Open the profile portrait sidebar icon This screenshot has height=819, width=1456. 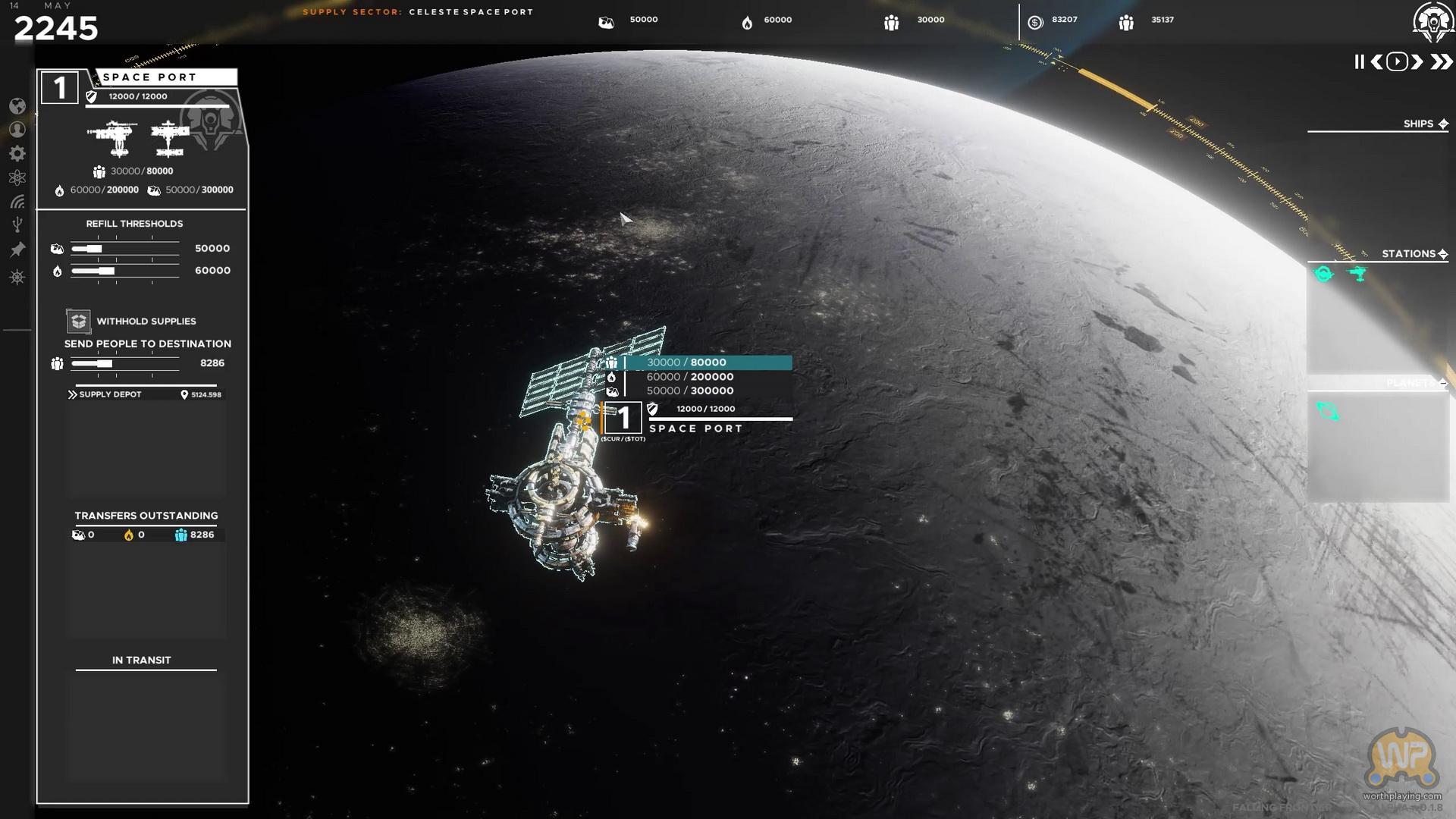pyautogui.click(x=17, y=130)
